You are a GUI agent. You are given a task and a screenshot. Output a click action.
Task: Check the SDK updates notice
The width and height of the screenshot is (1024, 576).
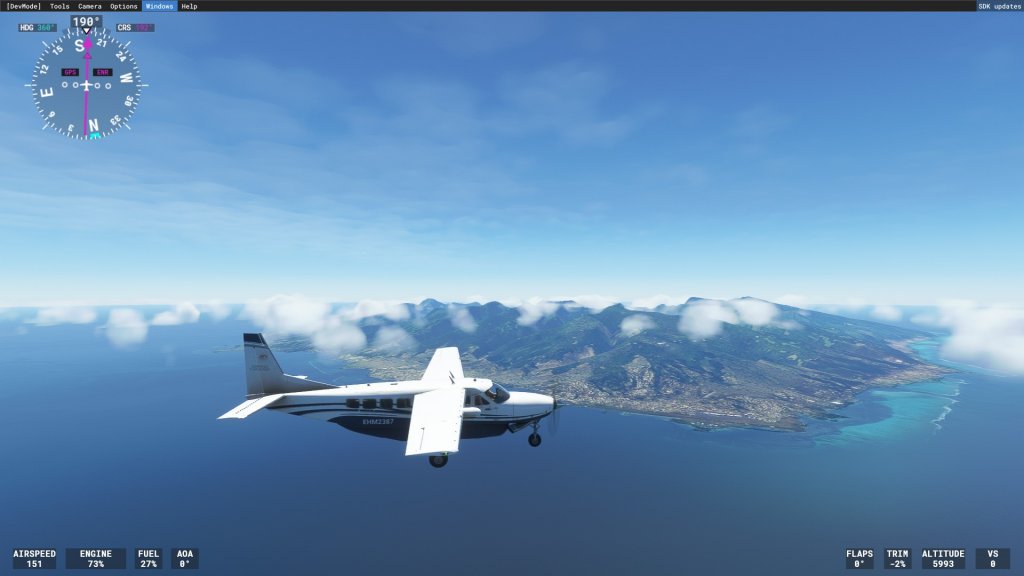(999, 6)
